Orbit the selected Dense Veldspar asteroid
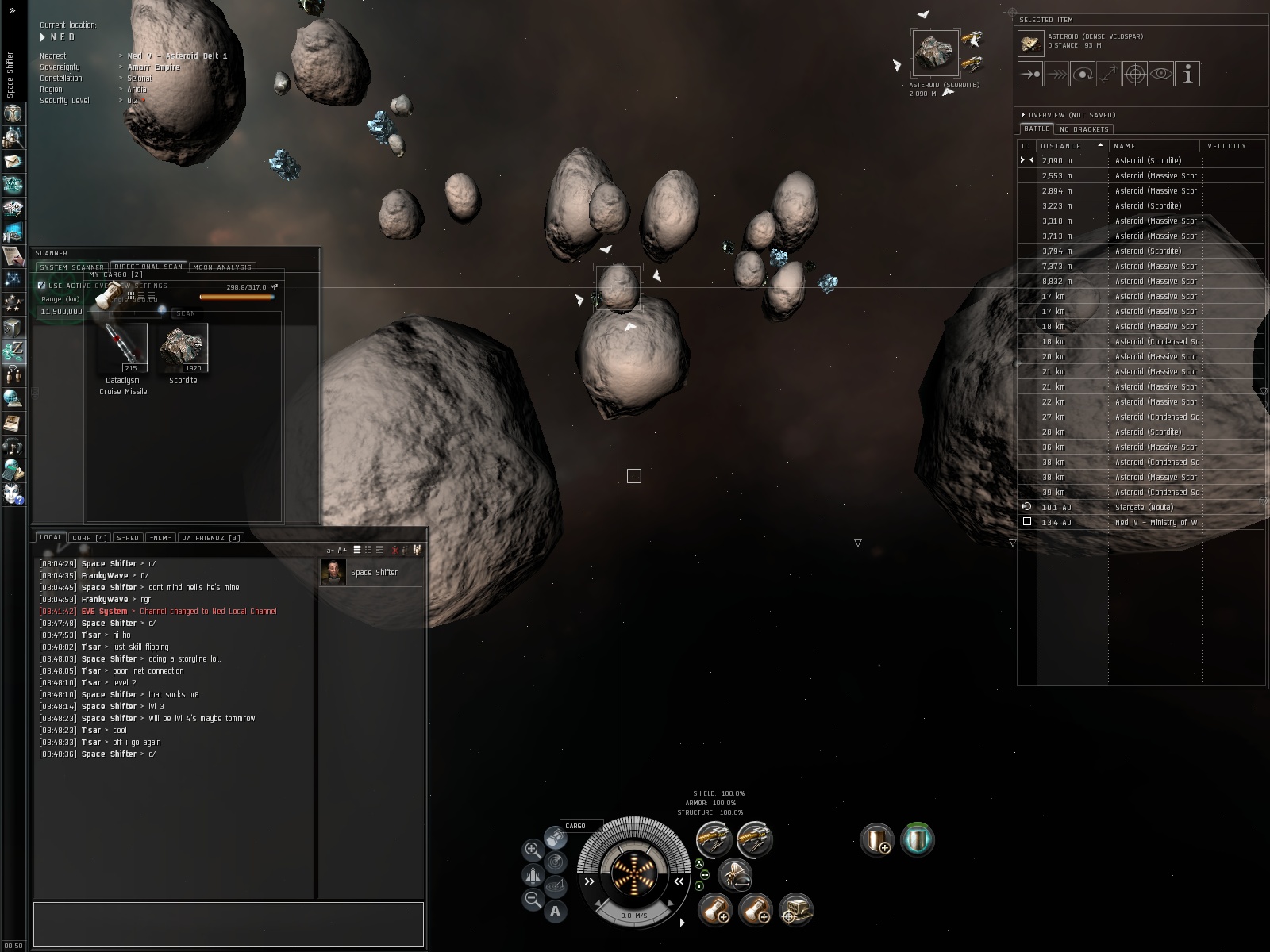 point(1083,75)
